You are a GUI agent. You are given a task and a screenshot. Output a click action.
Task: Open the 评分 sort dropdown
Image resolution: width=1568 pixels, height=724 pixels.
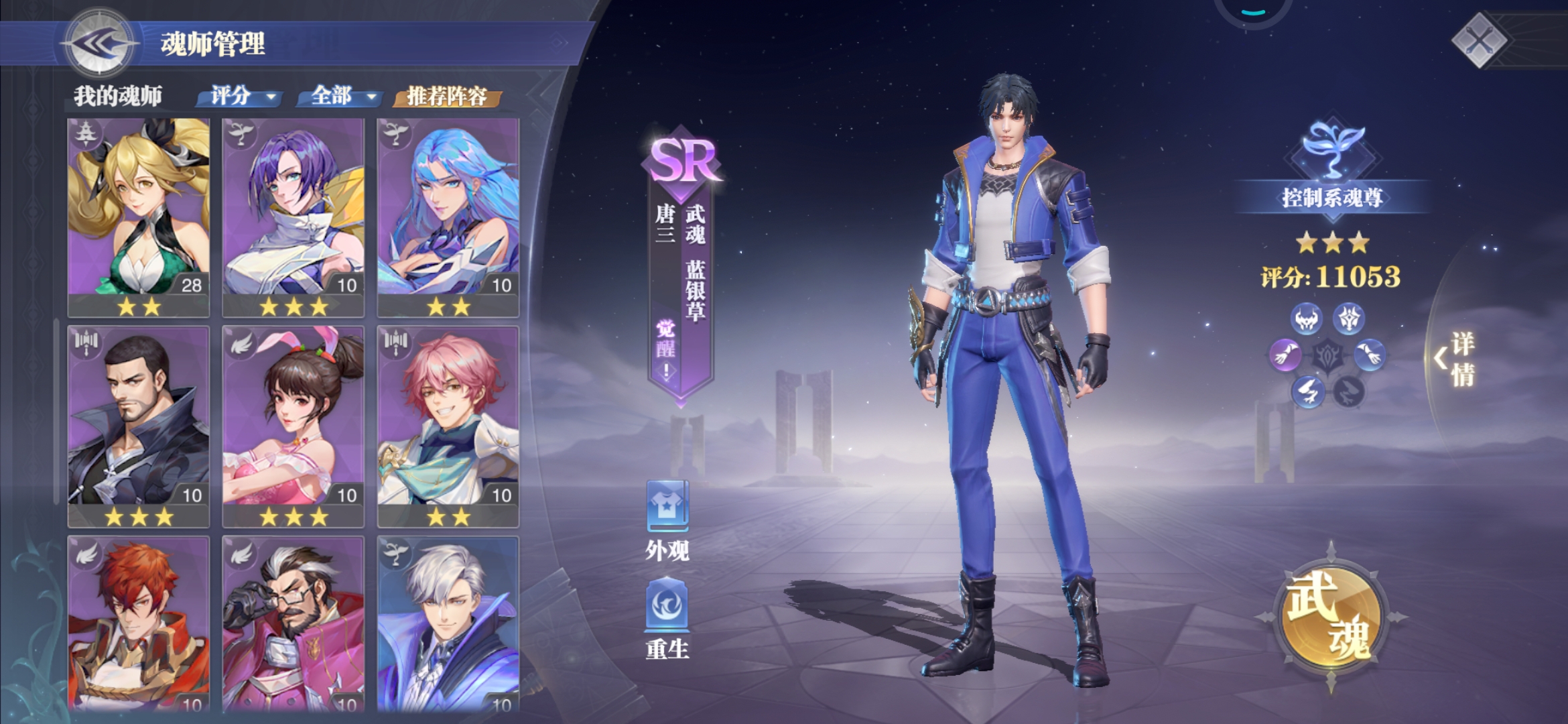[x=243, y=97]
